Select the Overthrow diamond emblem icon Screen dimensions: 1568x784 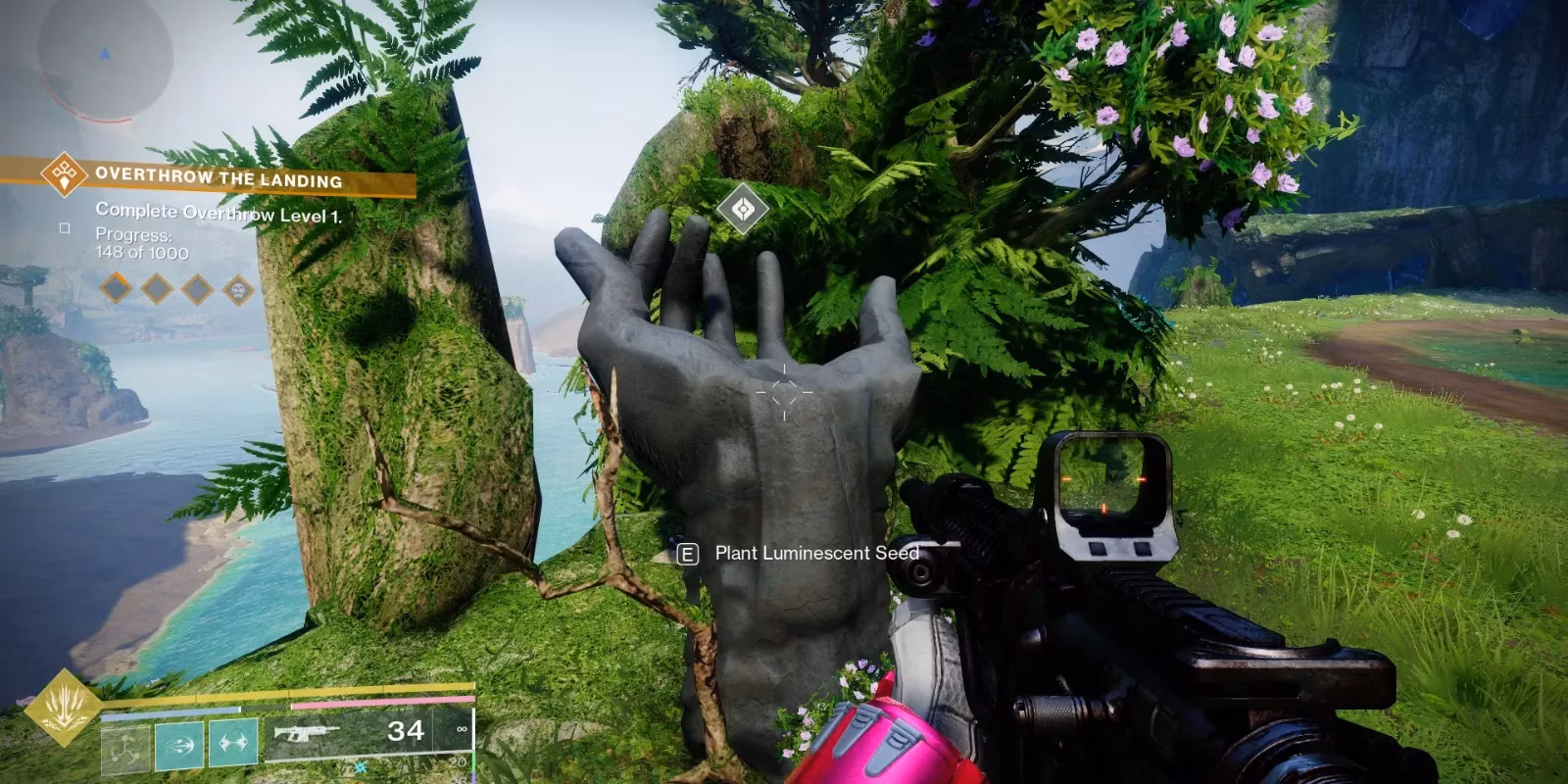(65, 175)
